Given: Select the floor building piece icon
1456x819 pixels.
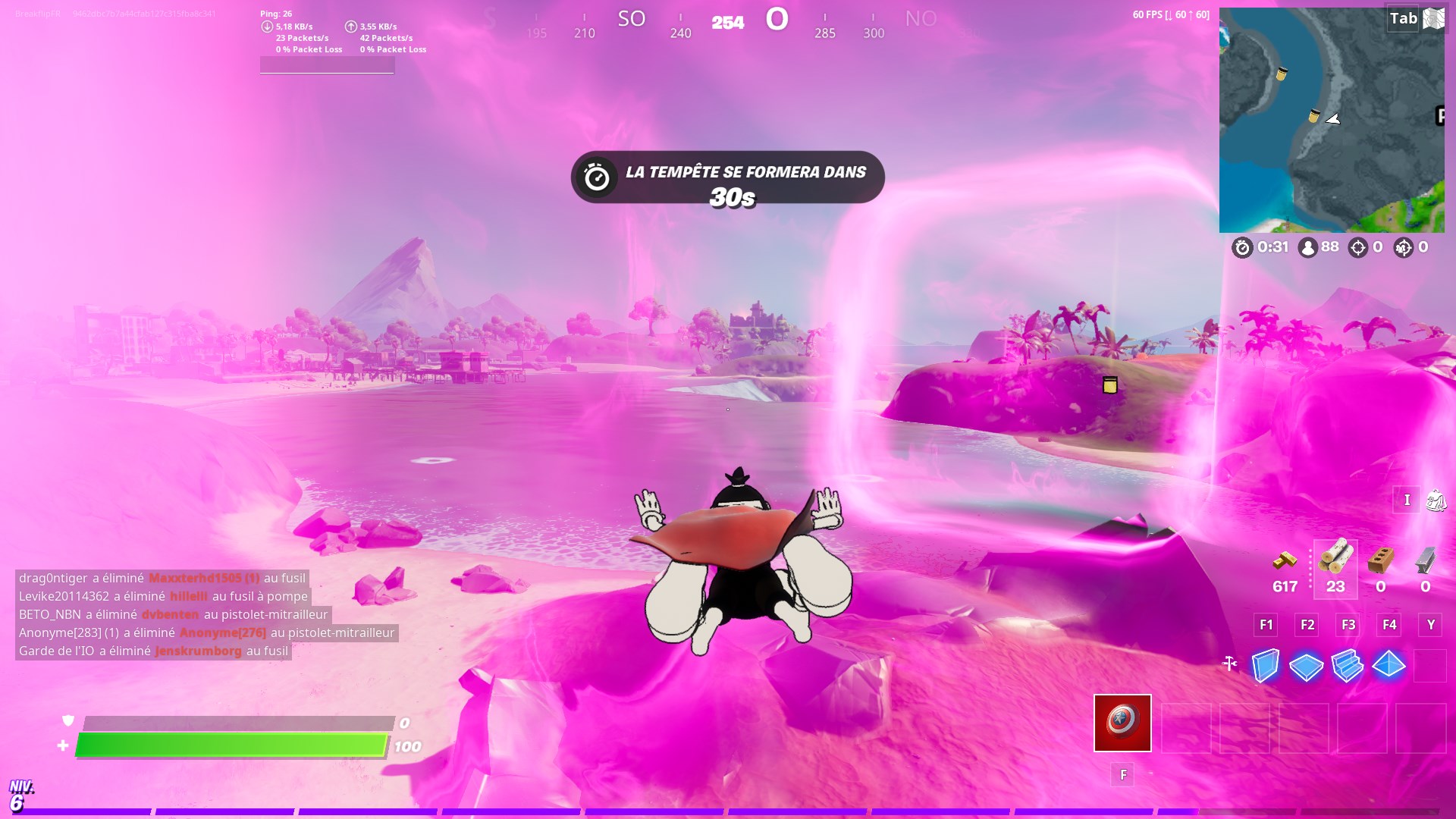Looking at the screenshot, I should click(1306, 665).
